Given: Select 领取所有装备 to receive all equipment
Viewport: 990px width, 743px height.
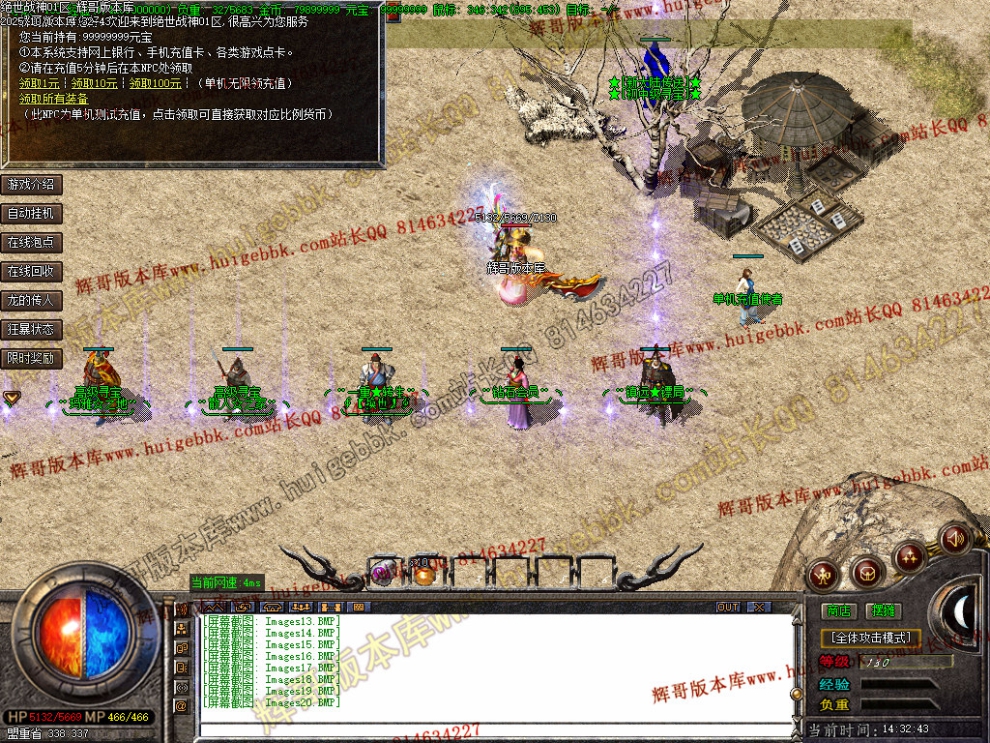Looking at the screenshot, I should (54, 99).
